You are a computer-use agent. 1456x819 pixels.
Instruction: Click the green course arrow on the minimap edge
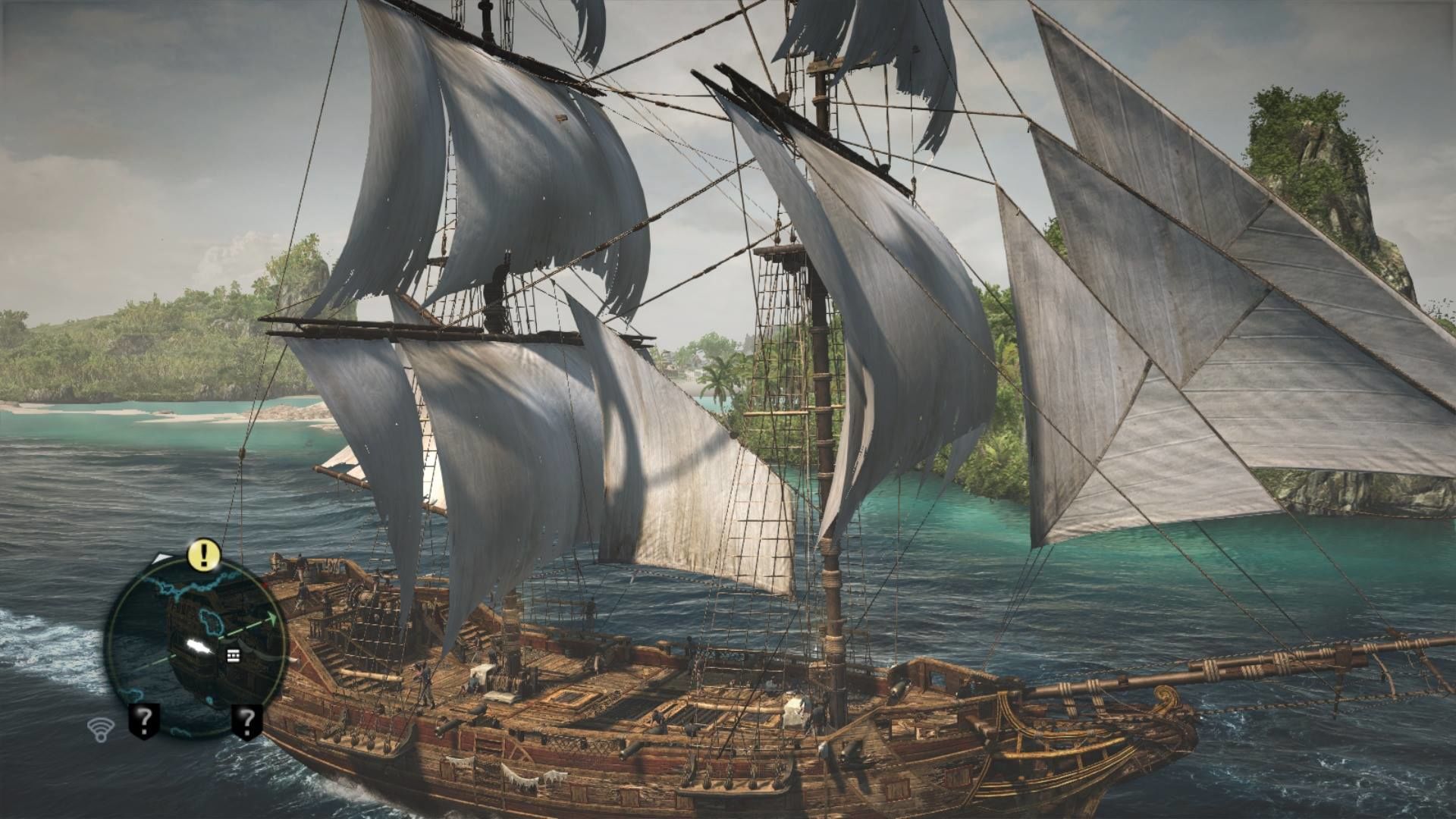tap(271, 617)
